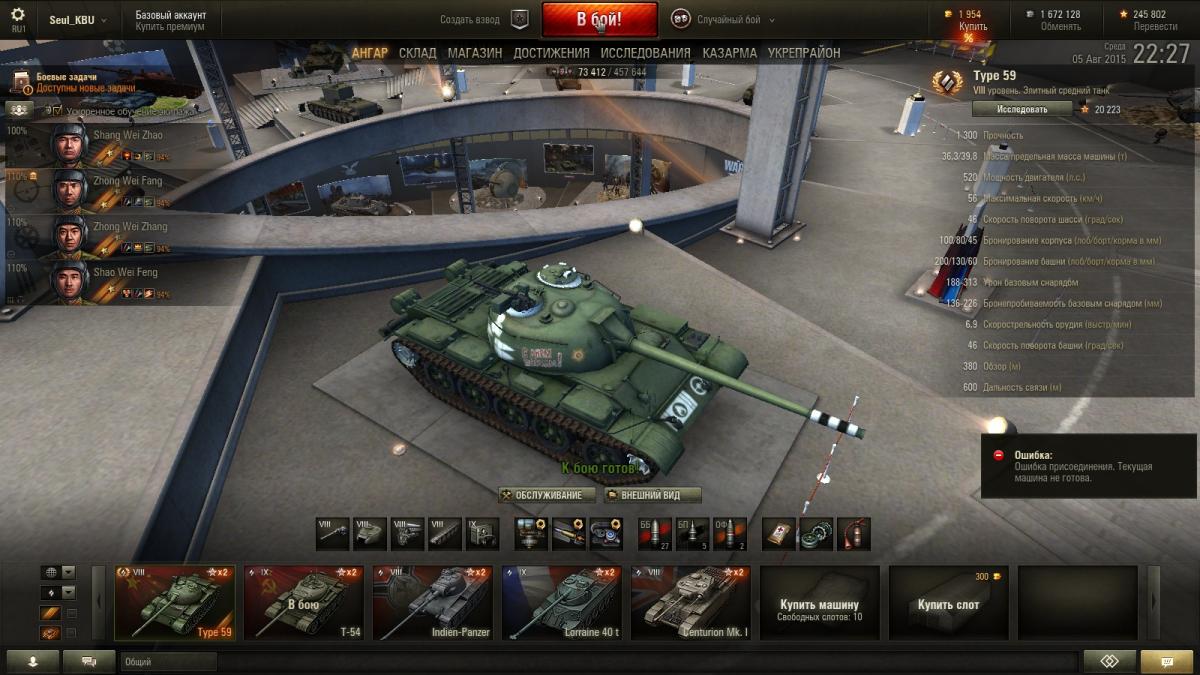Start battle with the red В бой! button
The width and height of the screenshot is (1200, 675).
coord(599,19)
